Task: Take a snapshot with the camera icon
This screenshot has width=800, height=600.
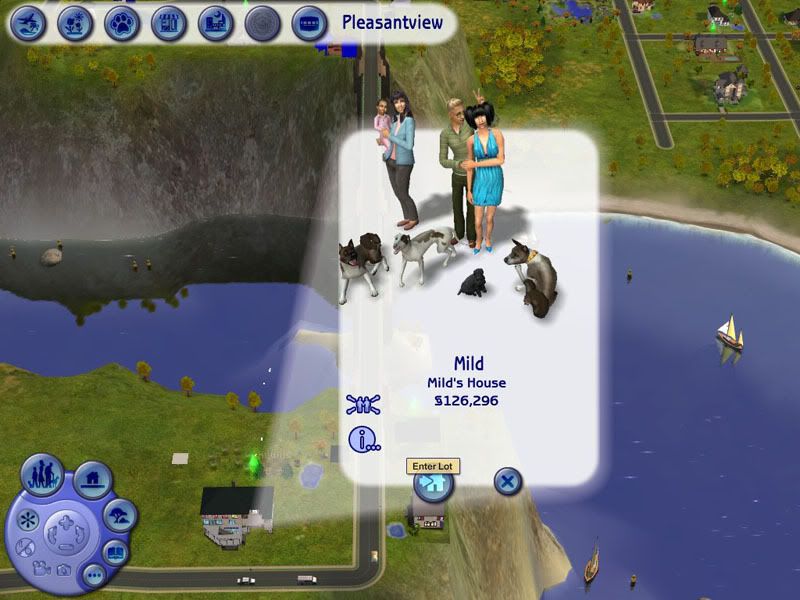Action: pos(63,570)
